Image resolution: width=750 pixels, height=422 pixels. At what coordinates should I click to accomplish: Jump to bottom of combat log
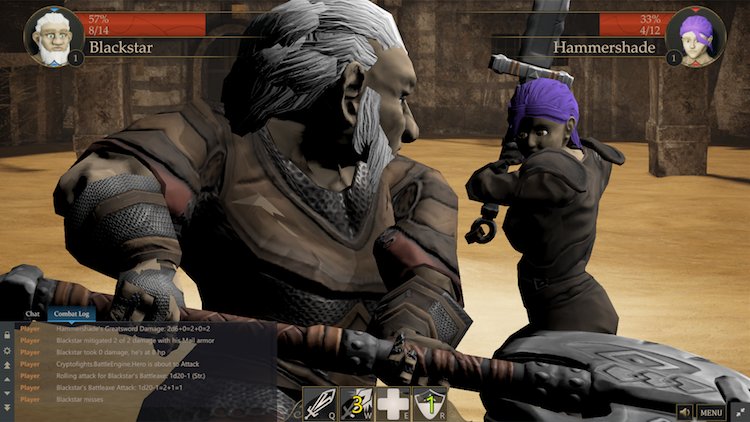[8, 407]
